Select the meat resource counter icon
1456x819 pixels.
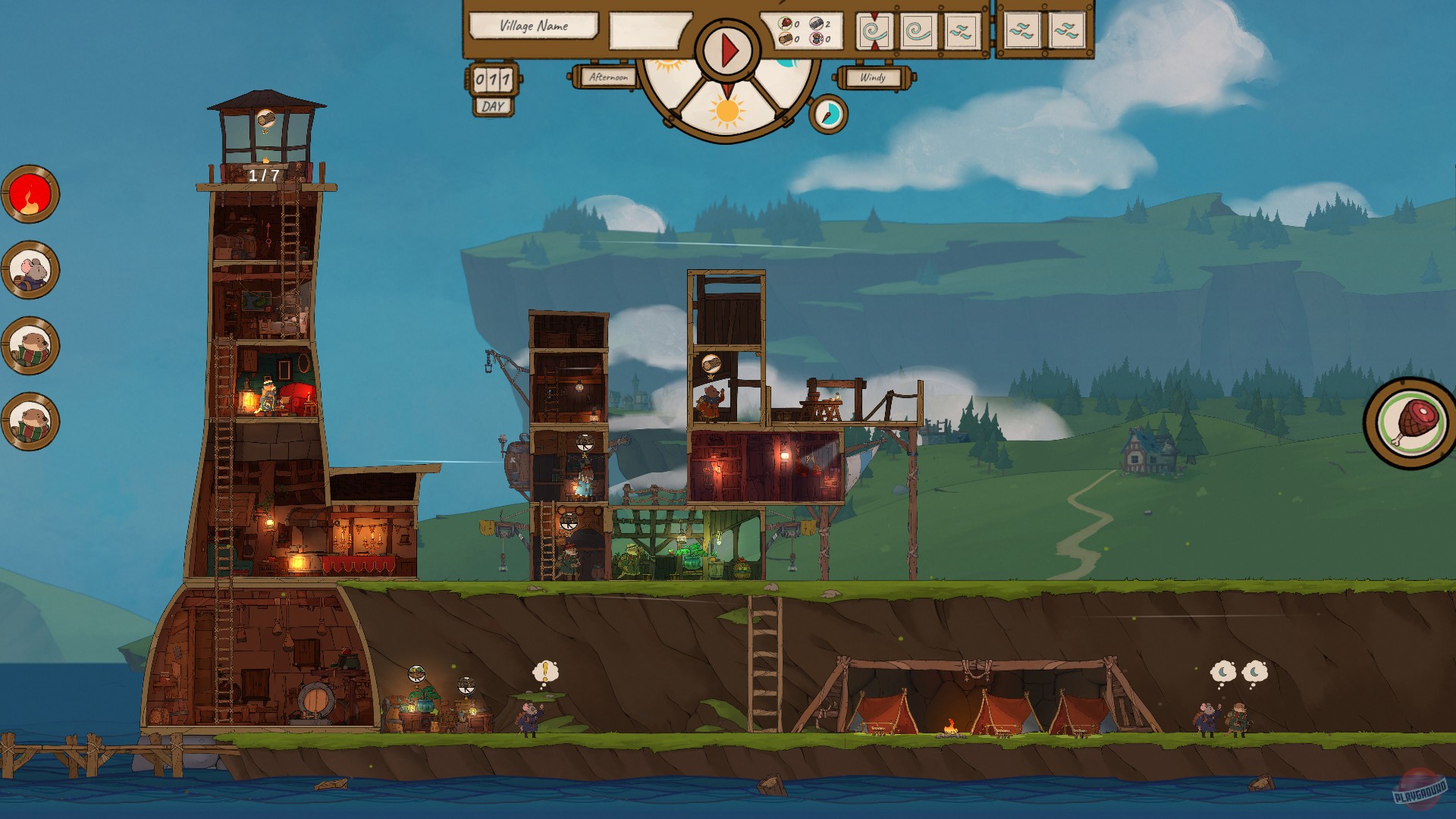785,24
